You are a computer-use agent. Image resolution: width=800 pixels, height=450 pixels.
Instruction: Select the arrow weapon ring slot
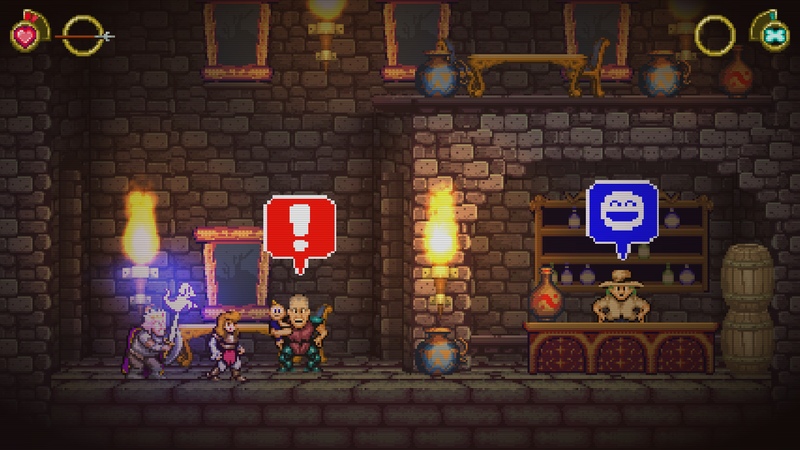81,36
